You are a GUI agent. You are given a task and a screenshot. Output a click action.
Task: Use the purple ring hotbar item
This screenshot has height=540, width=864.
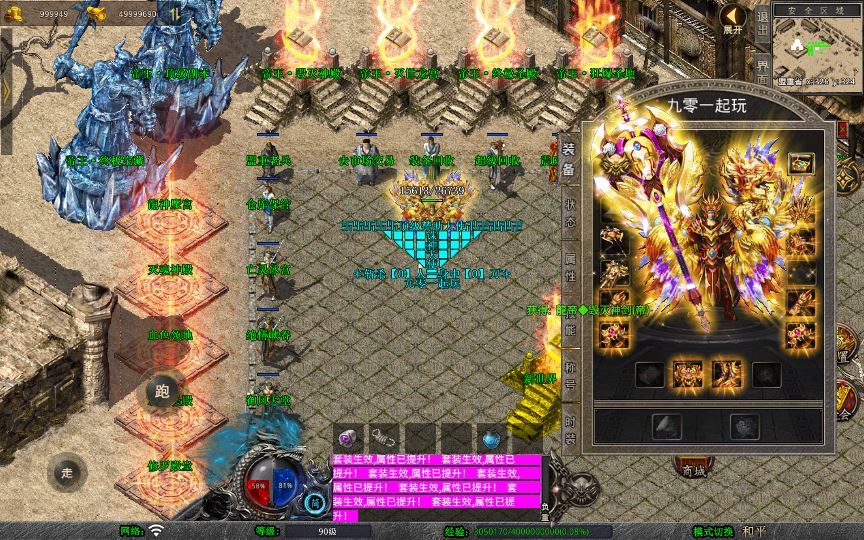[x=349, y=438]
